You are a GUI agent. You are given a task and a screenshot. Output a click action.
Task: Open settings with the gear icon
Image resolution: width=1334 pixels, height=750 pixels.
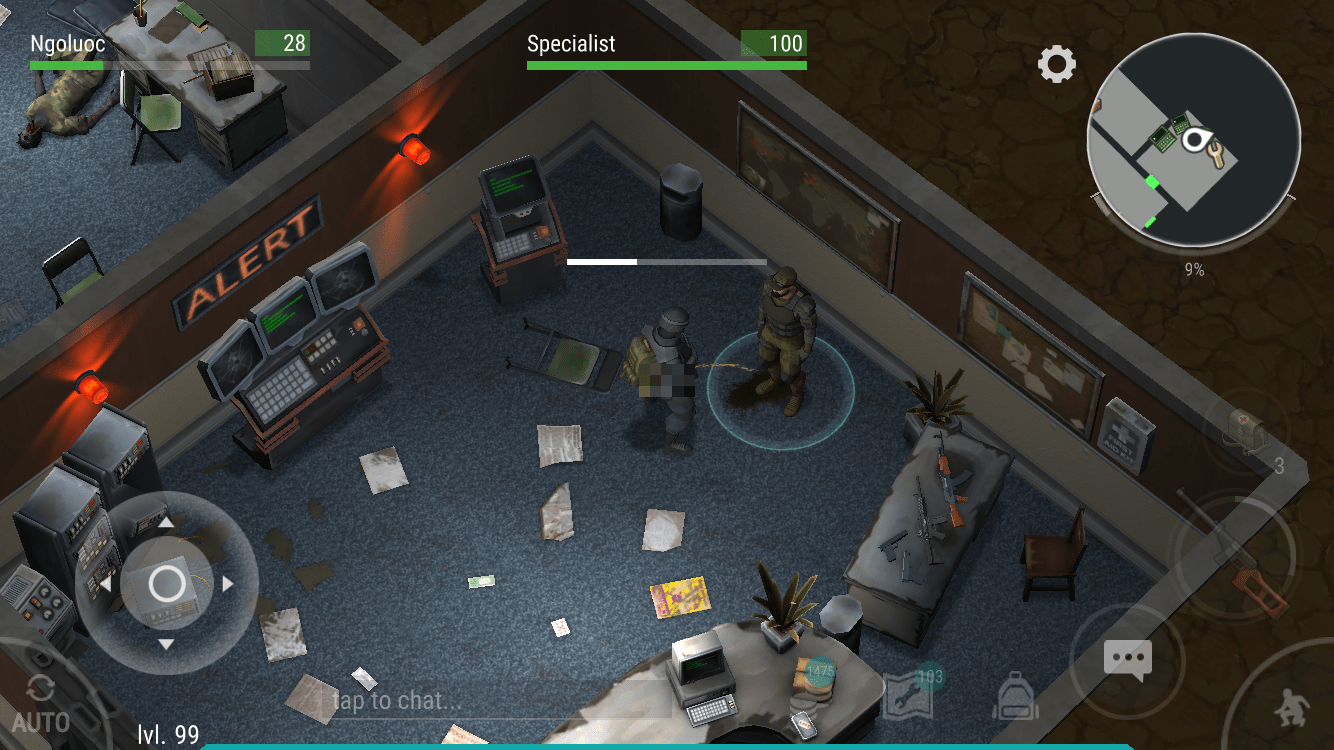pyautogui.click(x=1057, y=65)
